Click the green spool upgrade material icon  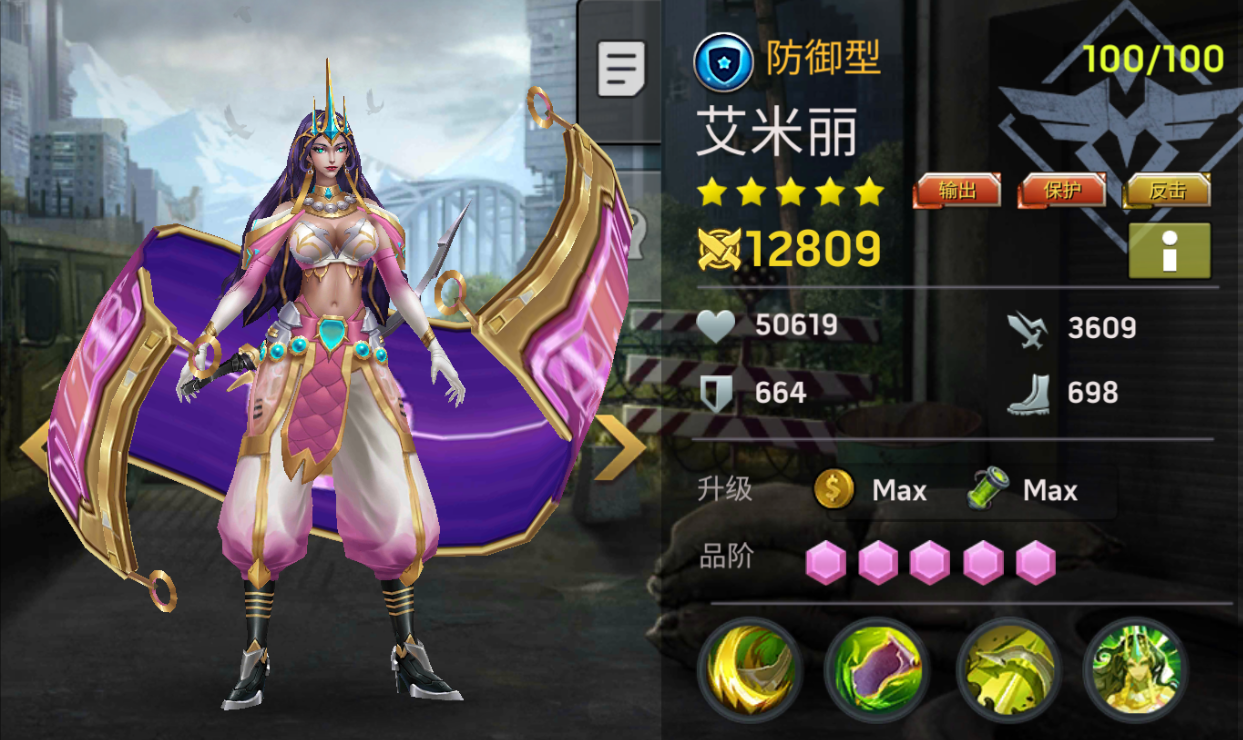coord(987,490)
